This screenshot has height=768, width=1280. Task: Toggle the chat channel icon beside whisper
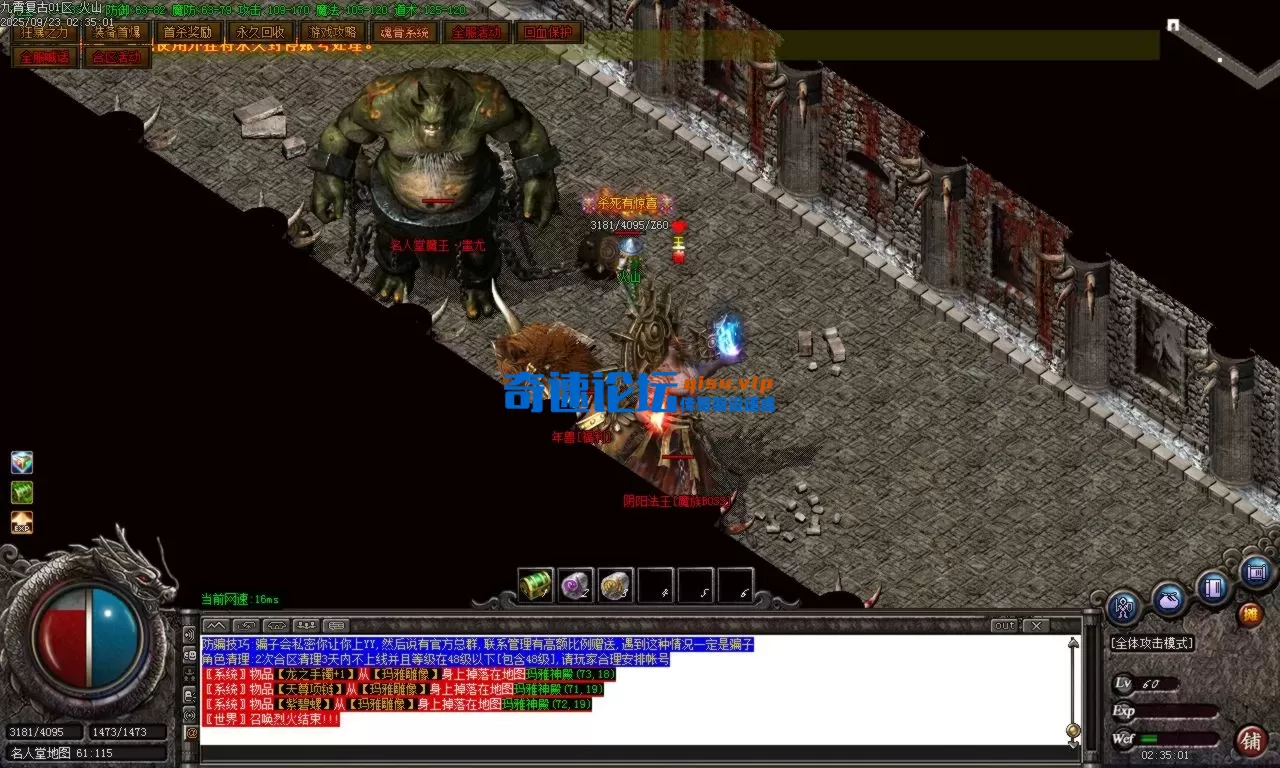[305, 624]
